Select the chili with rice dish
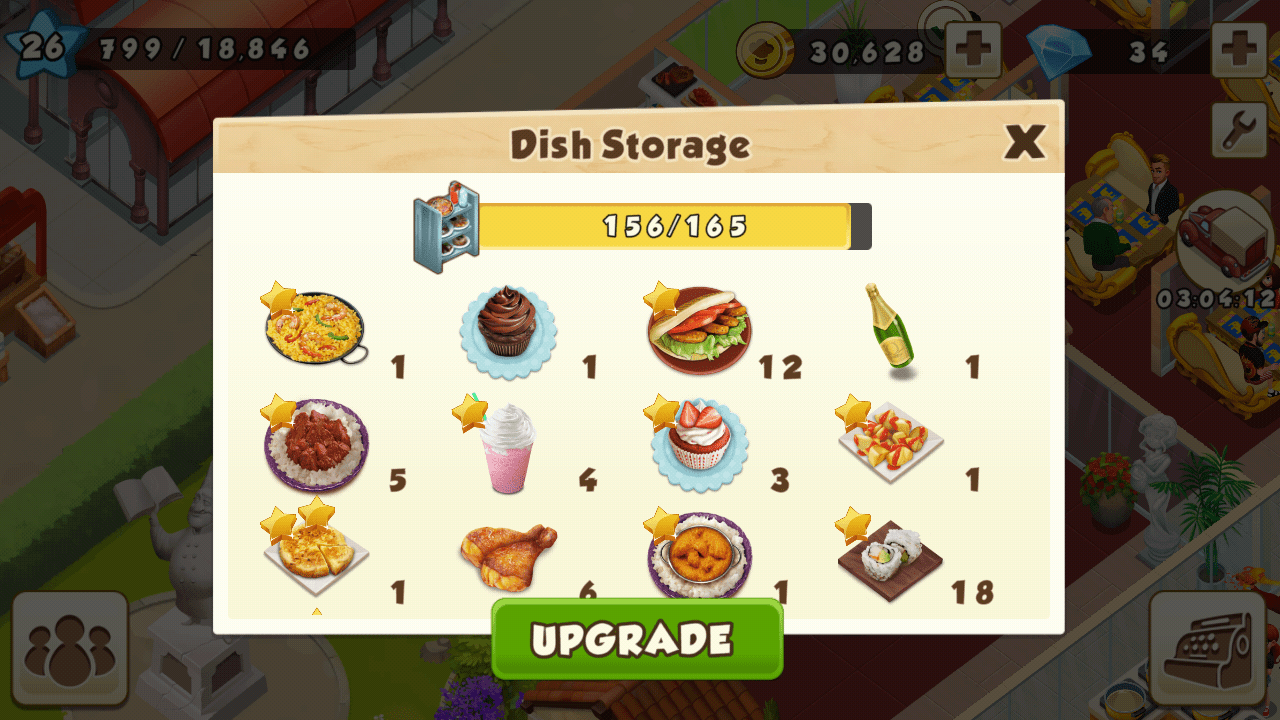This screenshot has width=1280, height=720. pyautogui.click(x=315, y=444)
